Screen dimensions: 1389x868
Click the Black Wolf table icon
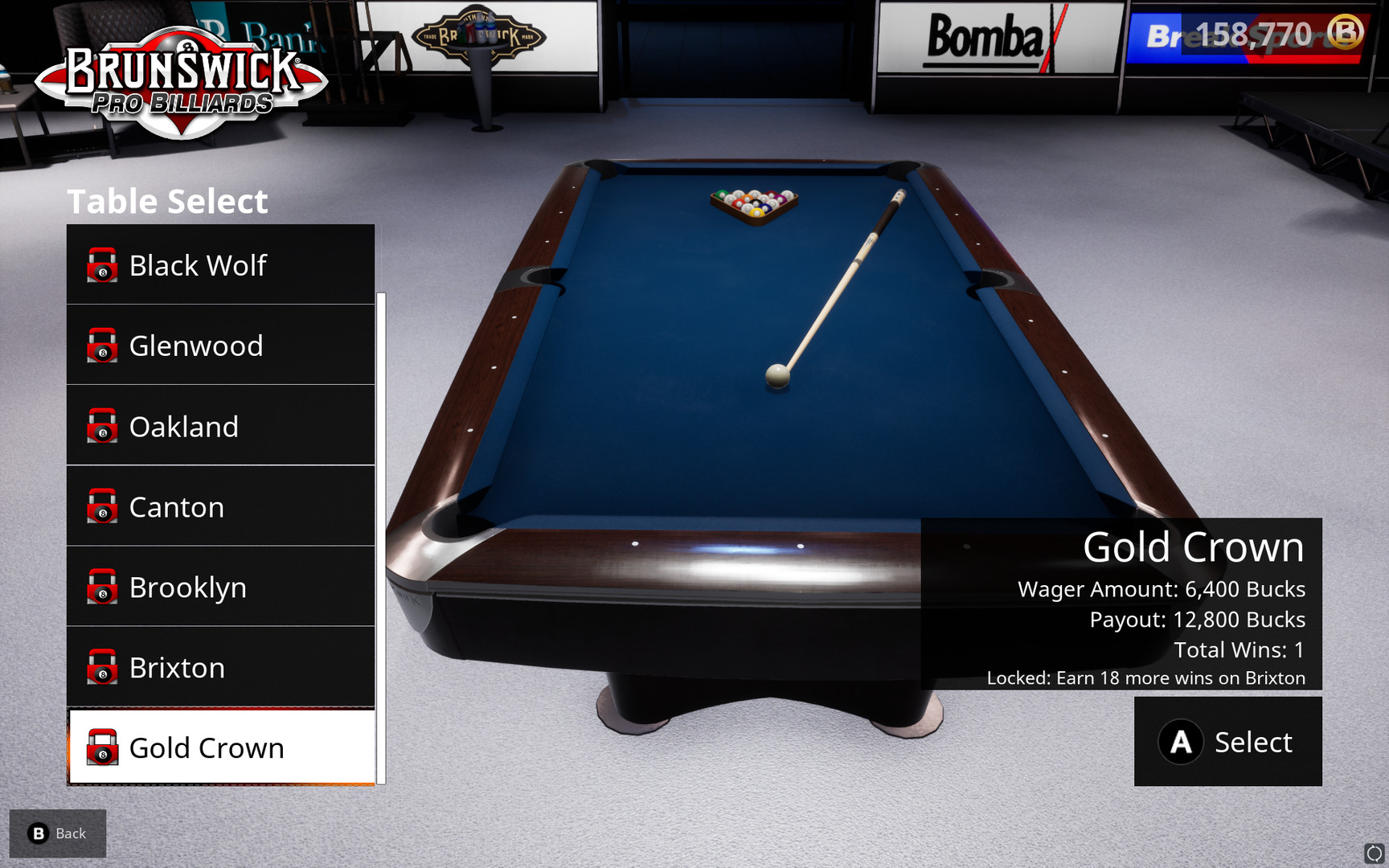pyautogui.click(x=102, y=265)
